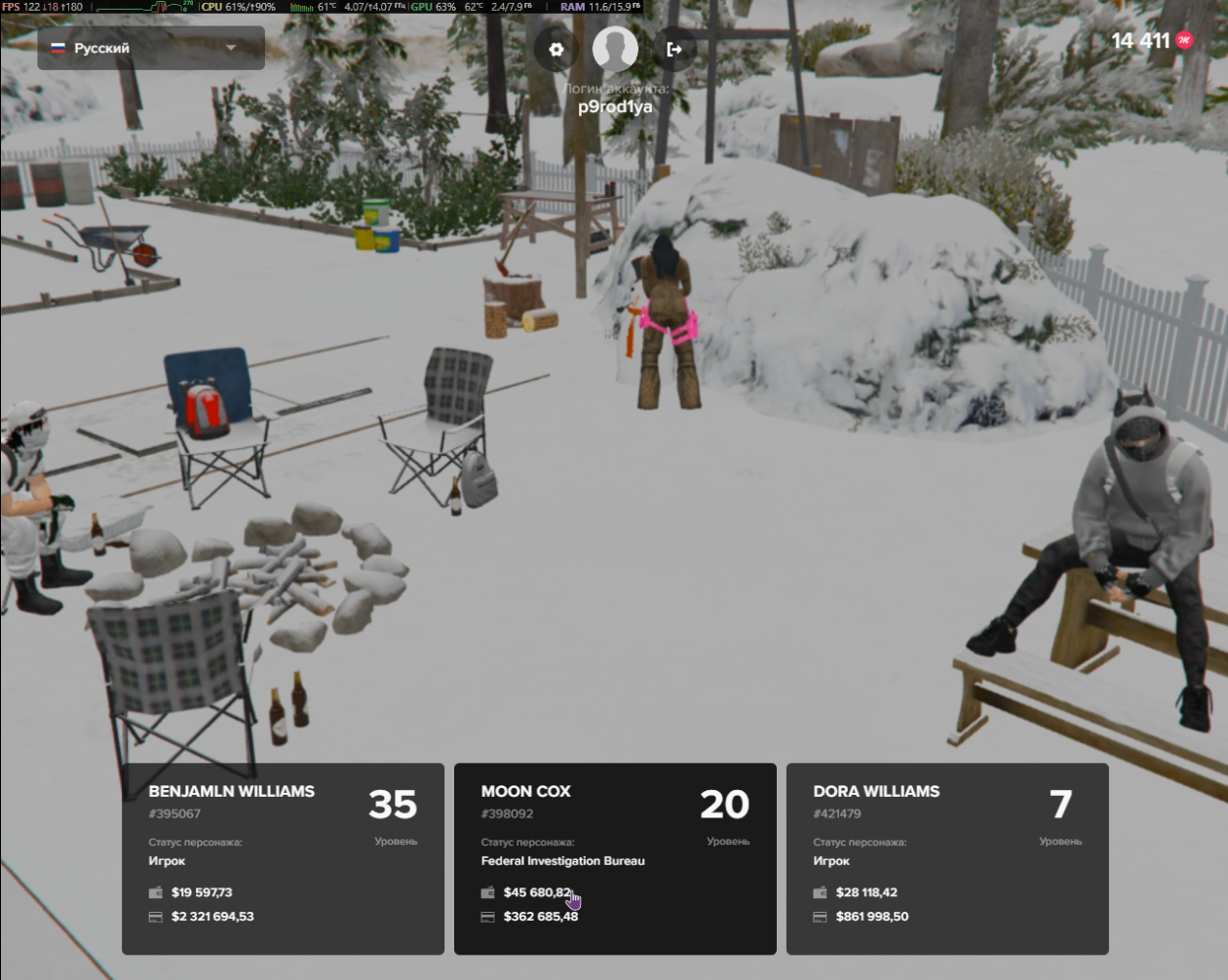Open settings with the gear icon
1228x980 pixels.
(x=556, y=49)
